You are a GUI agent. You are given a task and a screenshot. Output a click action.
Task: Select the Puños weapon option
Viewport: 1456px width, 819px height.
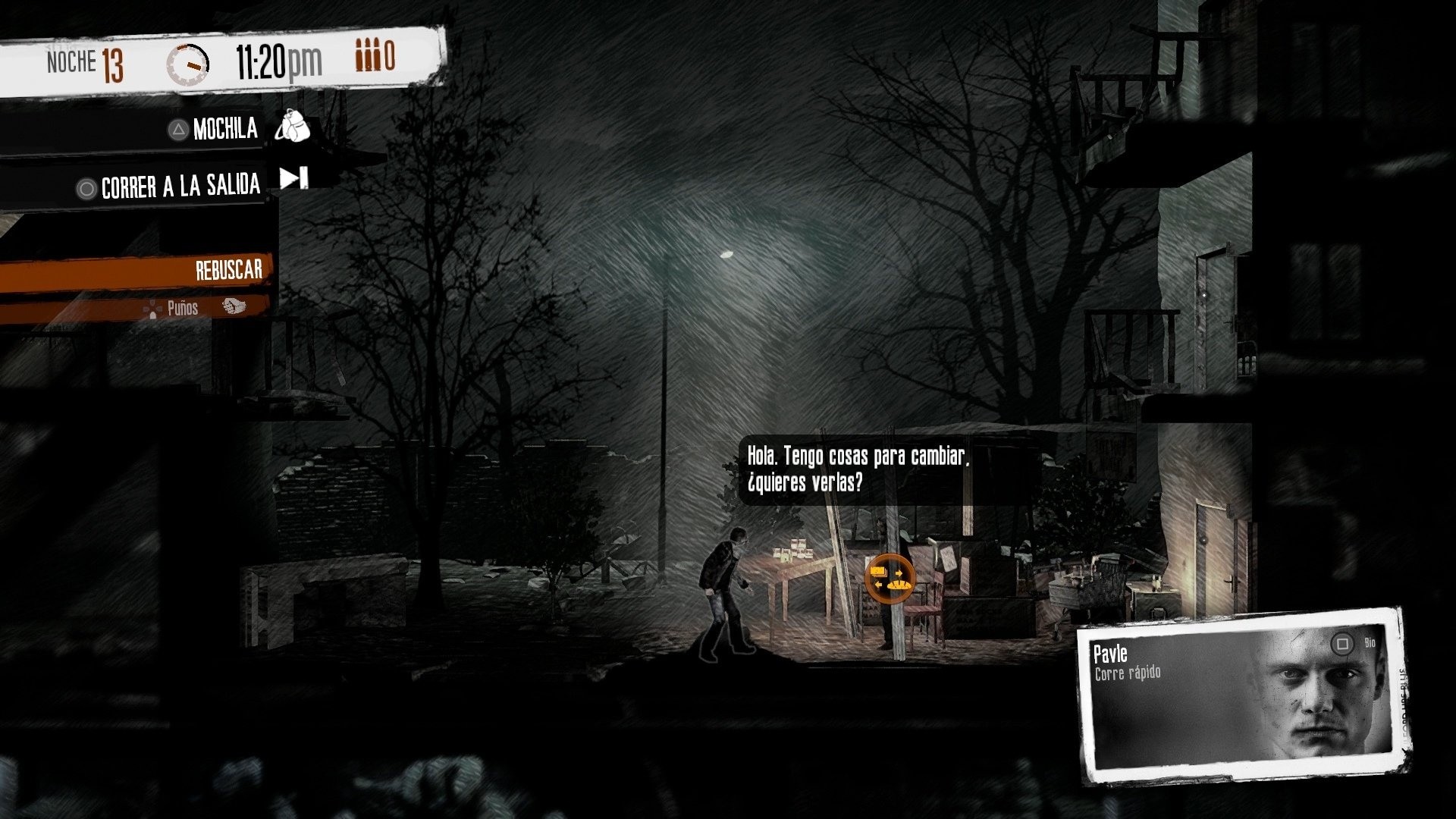pyautogui.click(x=182, y=308)
